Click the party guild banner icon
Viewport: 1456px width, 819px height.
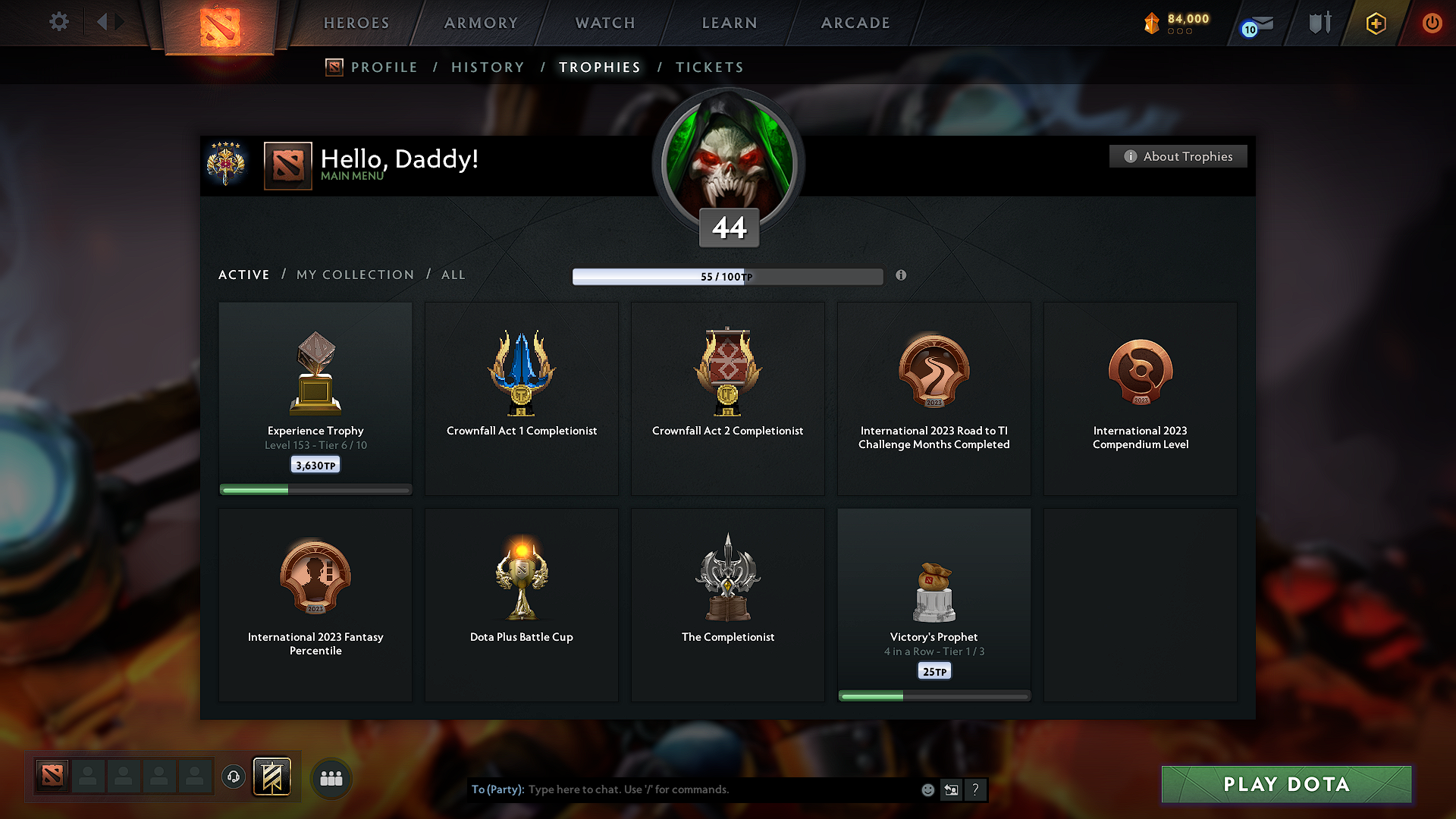[273, 777]
